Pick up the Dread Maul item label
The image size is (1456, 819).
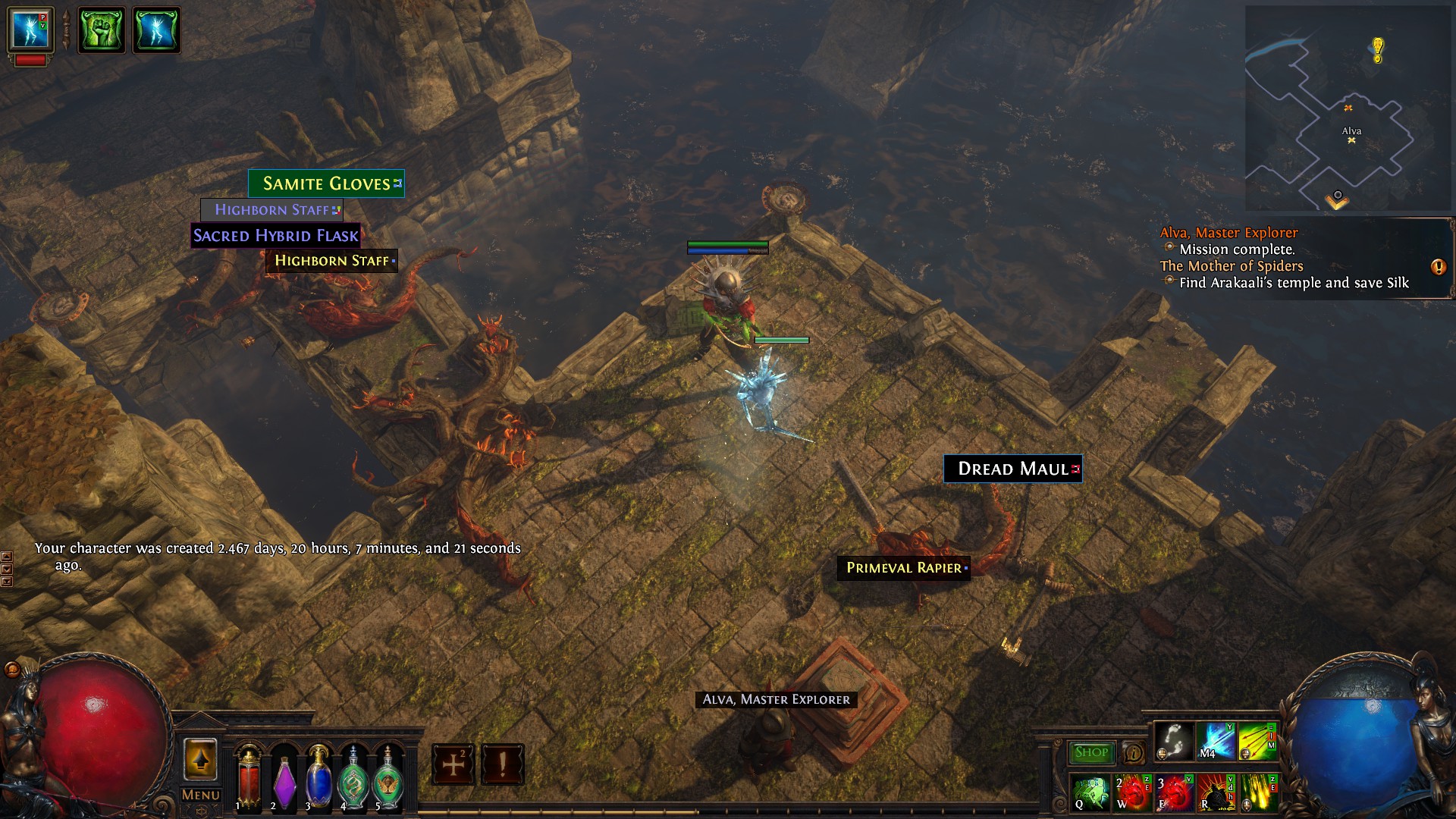(x=1012, y=469)
